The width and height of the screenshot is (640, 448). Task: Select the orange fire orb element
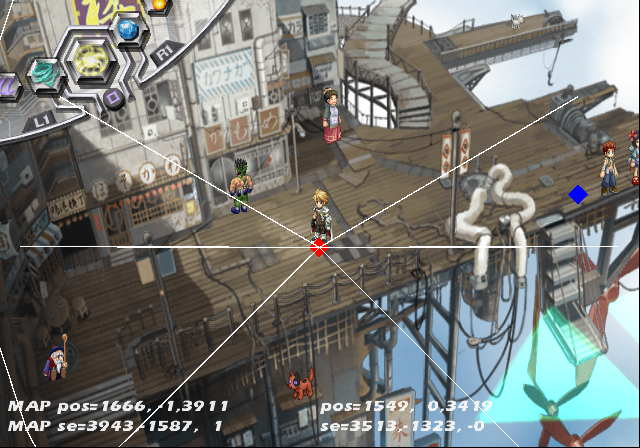click(x=158, y=5)
